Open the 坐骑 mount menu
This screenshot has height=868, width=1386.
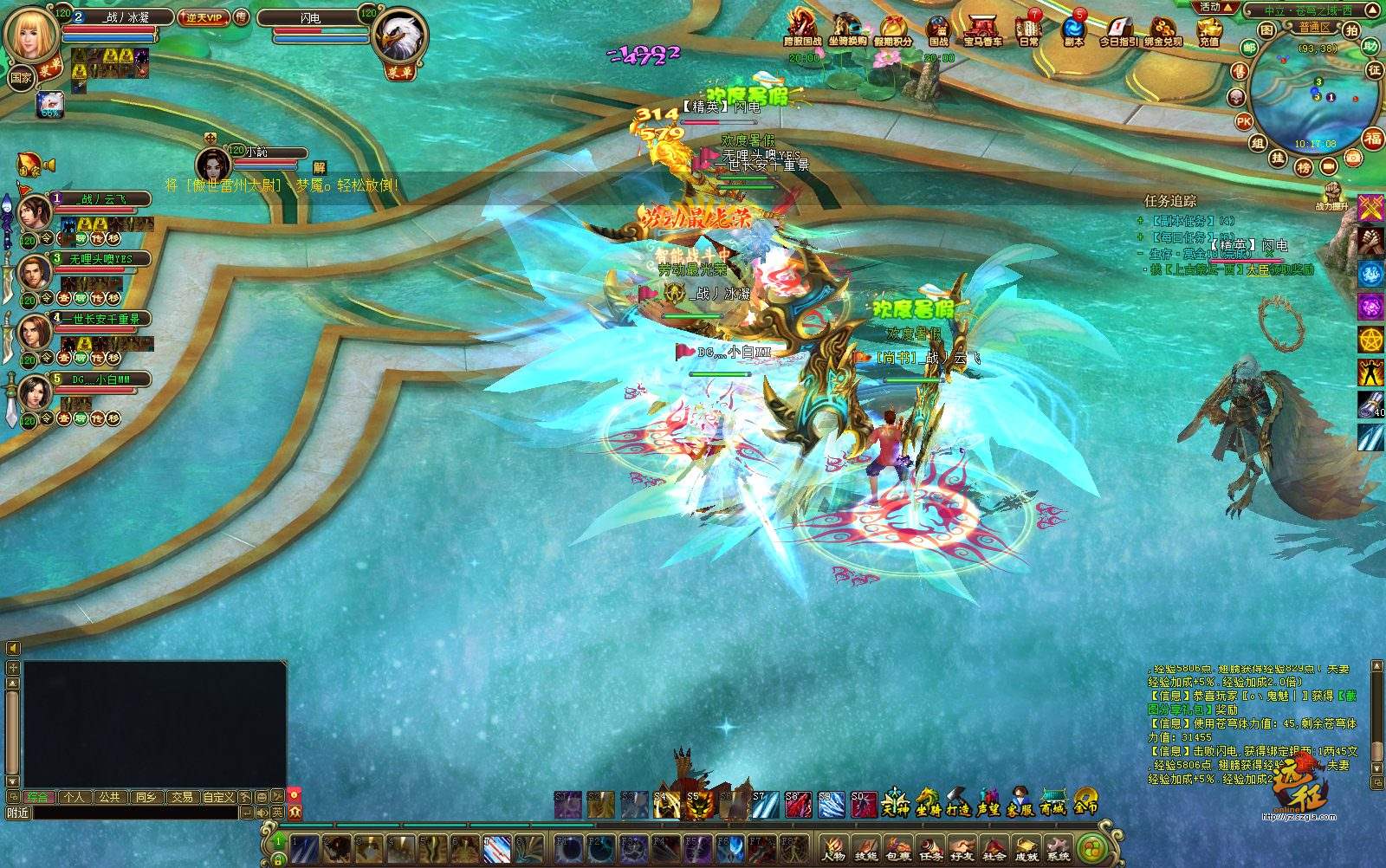click(928, 804)
